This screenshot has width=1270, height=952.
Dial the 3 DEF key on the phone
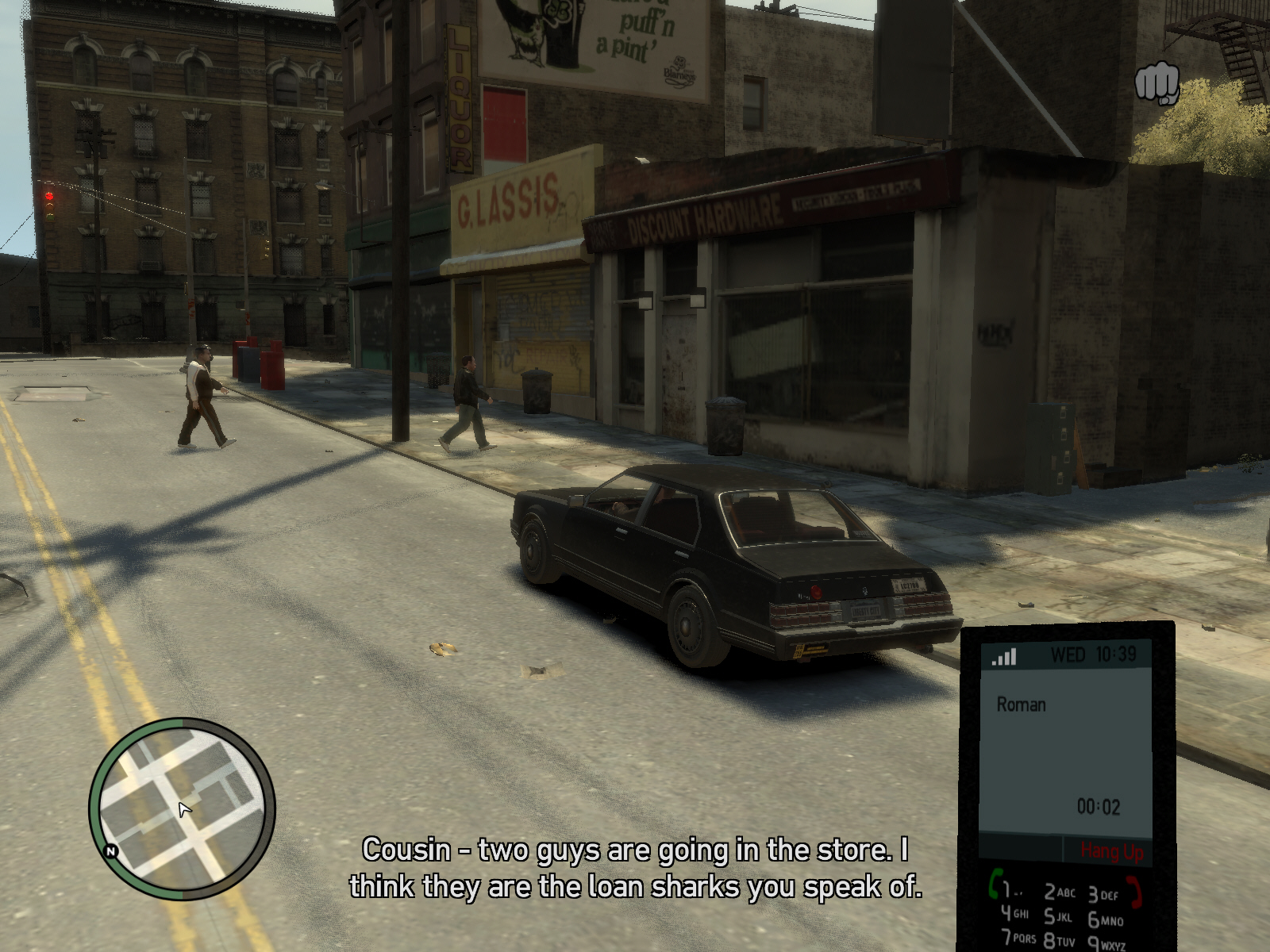point(1103,895)
